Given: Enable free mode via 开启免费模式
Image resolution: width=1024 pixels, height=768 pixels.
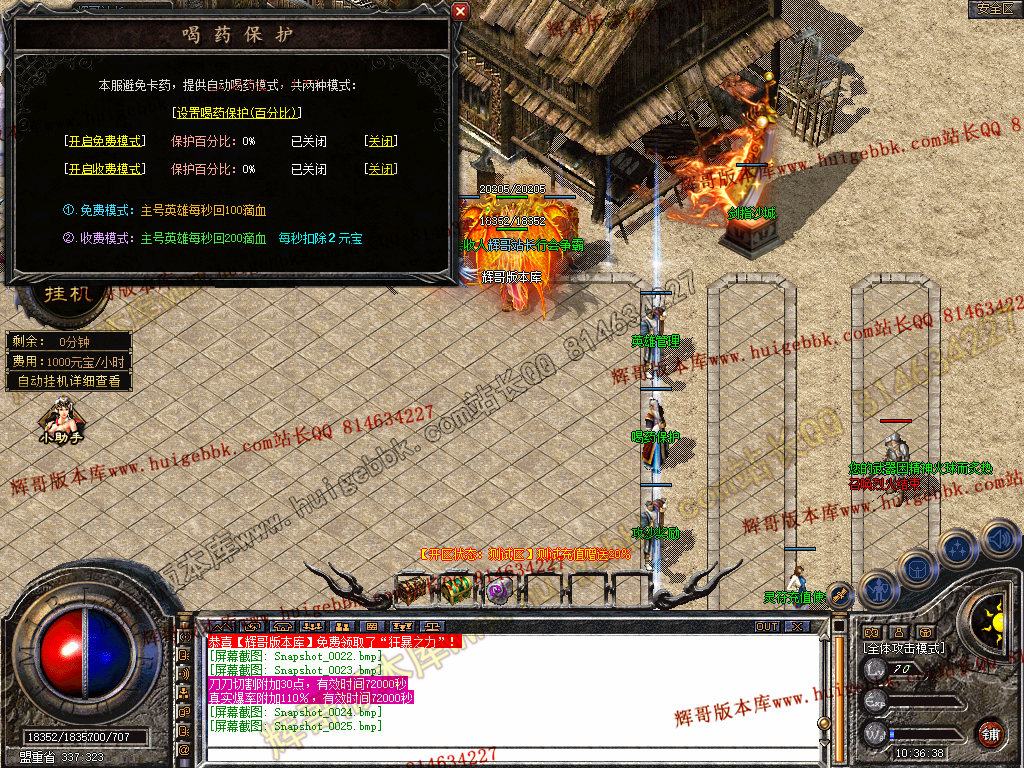Looking at the screenshot, I should coord(105,141).
